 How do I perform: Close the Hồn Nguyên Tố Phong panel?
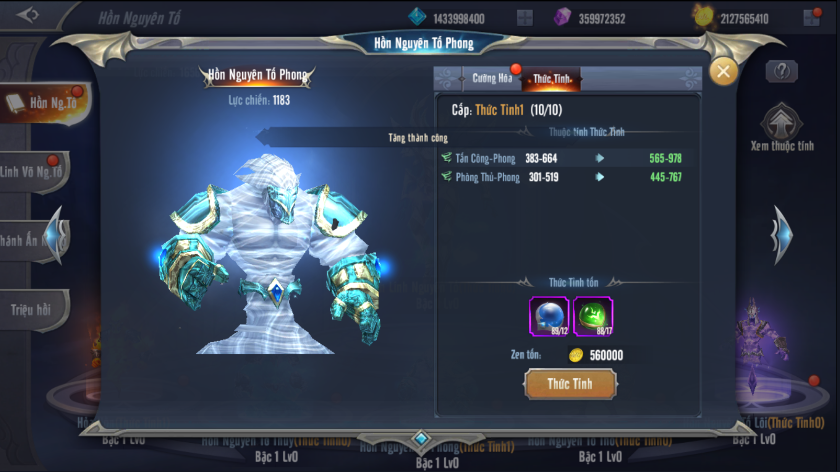pyautogui.click(x=723, y=71)
